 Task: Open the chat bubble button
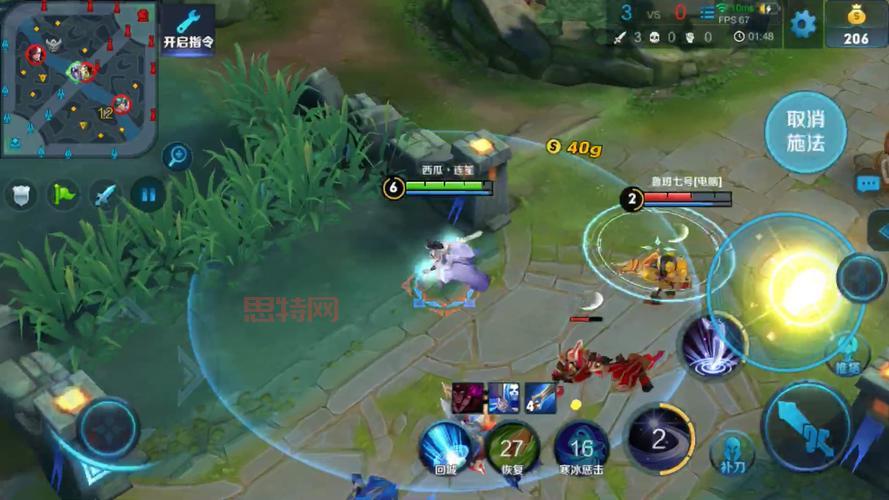(x=868, y=183)
